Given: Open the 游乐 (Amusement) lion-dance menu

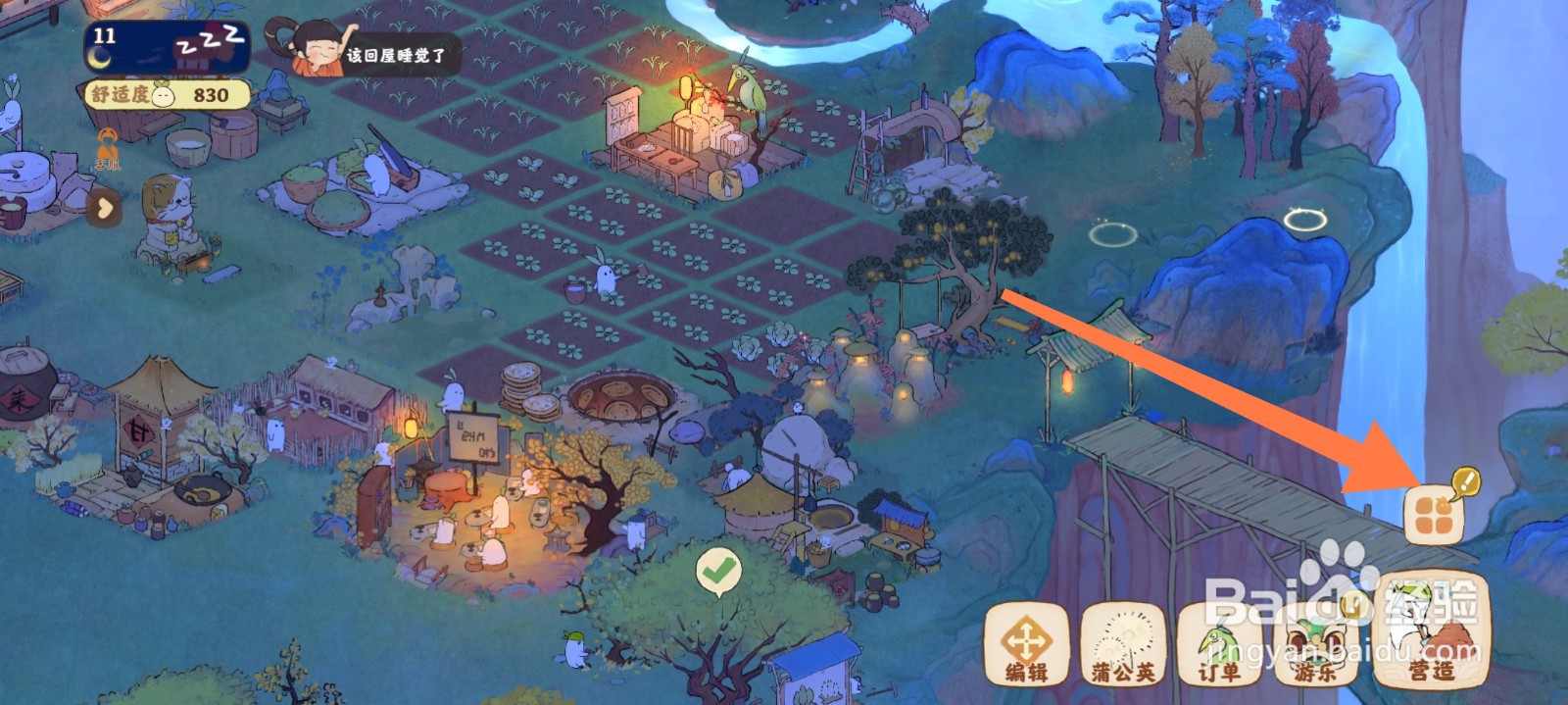Looking at the screenshot, I should 1316,644.
